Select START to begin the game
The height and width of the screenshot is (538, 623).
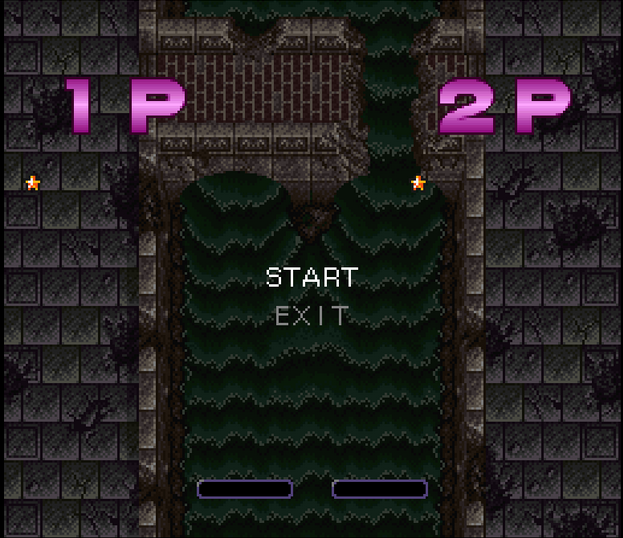pos(311,277)
